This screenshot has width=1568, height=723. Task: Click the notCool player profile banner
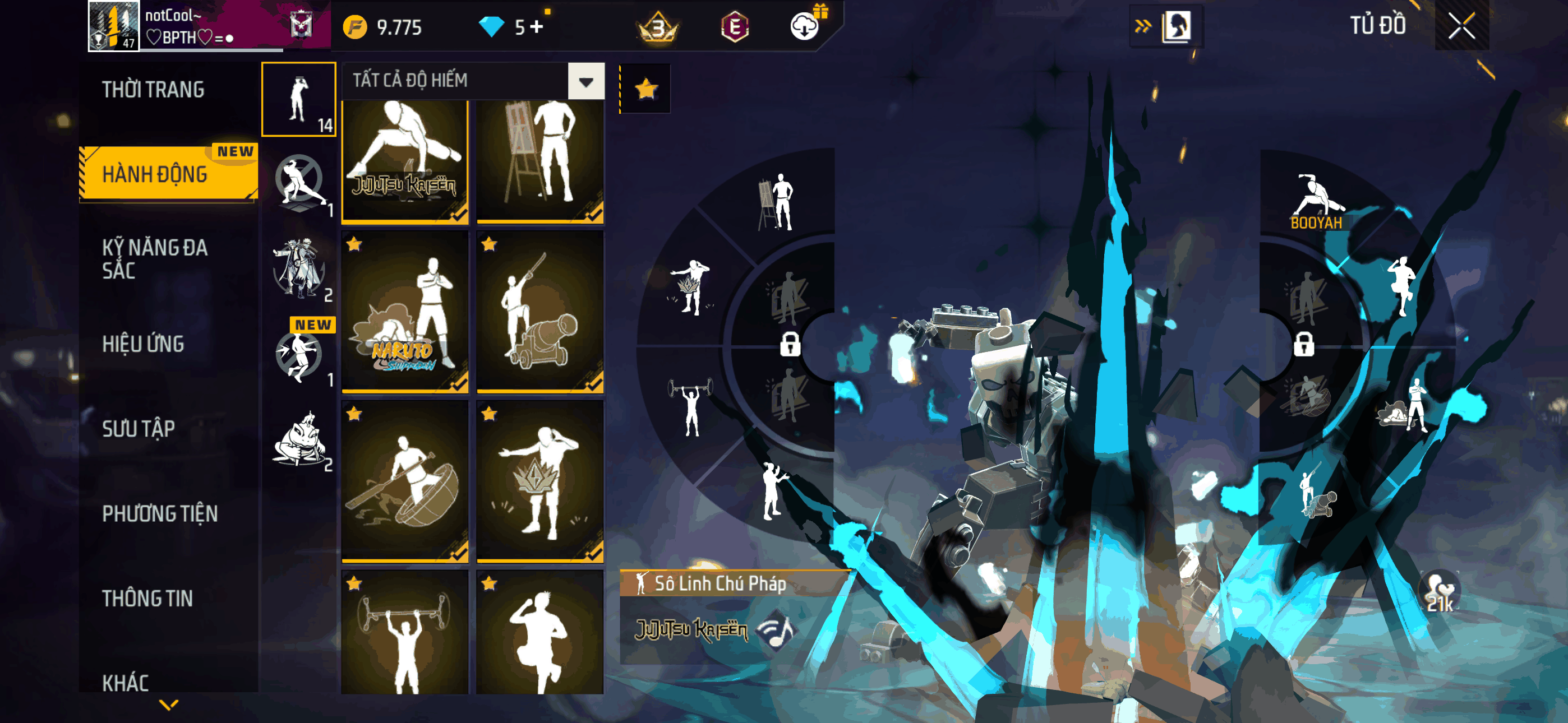tap(207, 26)
